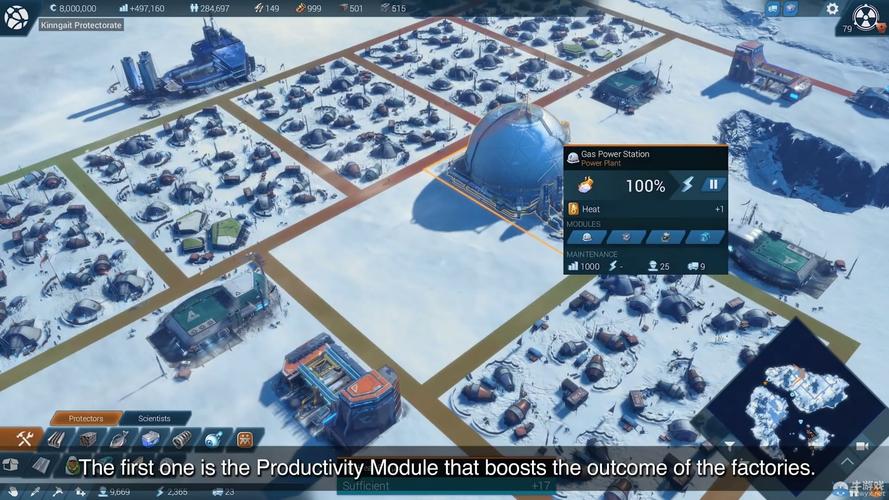Choose the eyeball lens building icon
Screen dimensions: 889x500
(213, 439)
